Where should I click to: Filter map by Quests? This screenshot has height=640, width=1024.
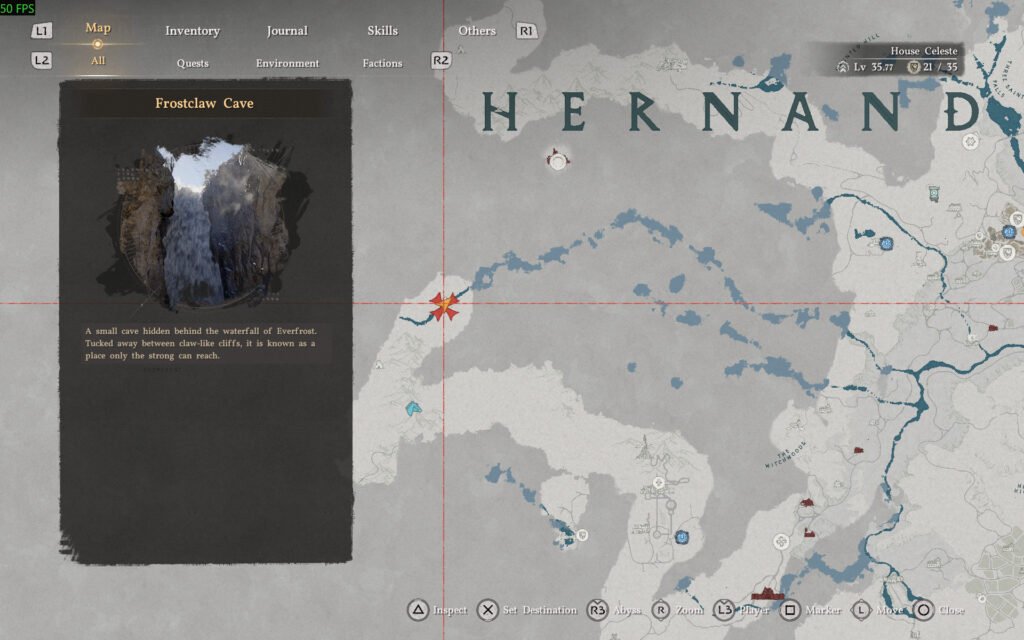193,63
